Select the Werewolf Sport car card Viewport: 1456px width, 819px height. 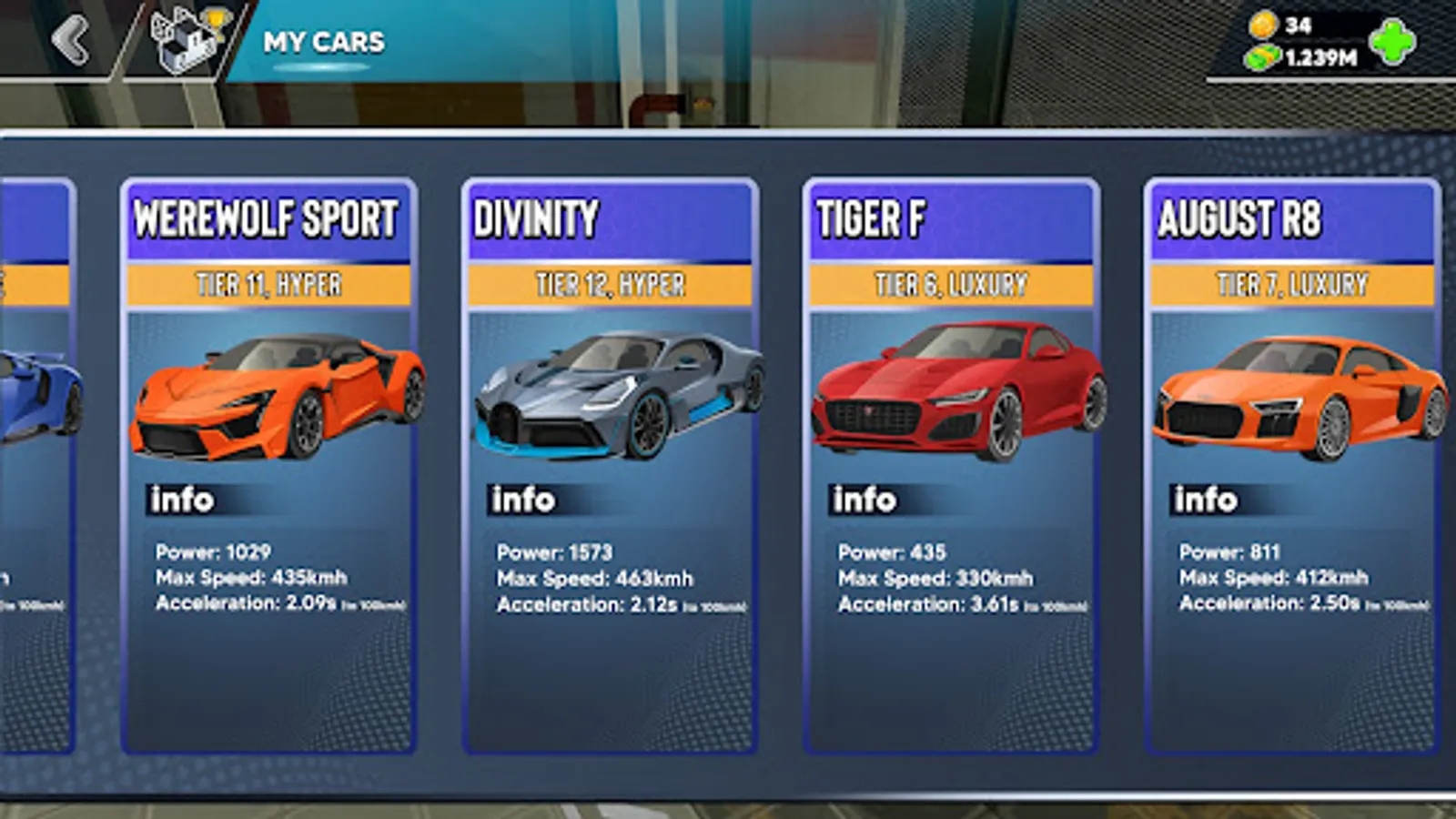coord(269,464)
